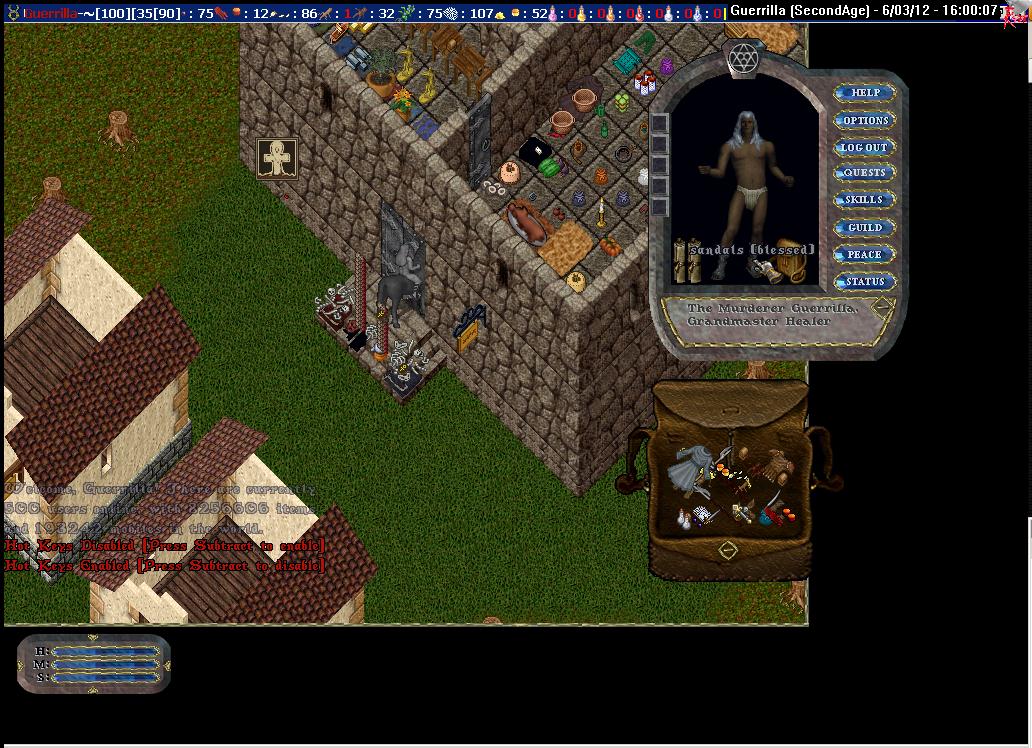Click the Log Out button
The height and width of the screenshot is (748, 1032).
click(864, 147)
